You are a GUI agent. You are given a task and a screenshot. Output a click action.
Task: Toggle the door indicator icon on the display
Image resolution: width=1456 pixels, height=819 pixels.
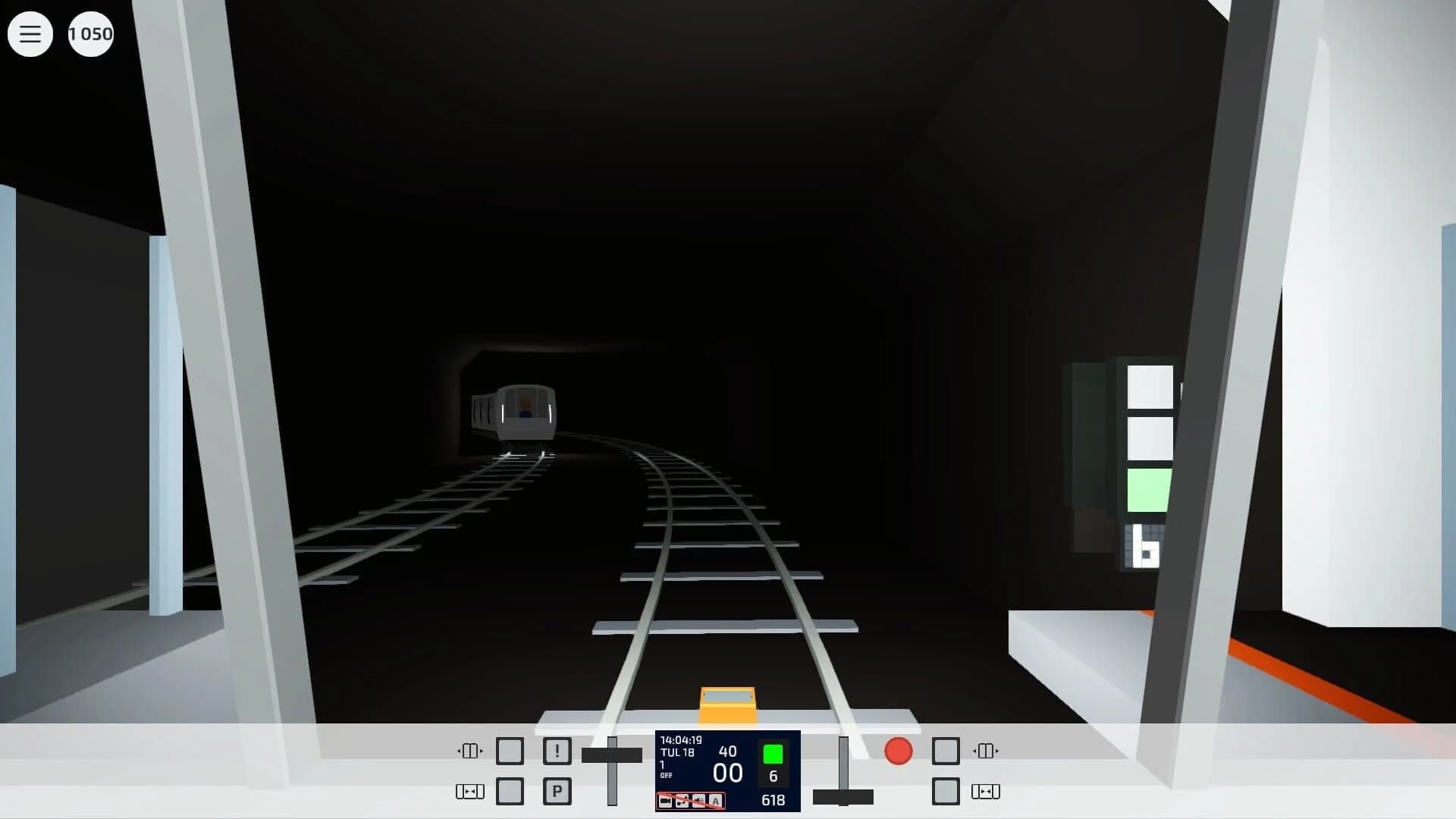click(682, 801)
